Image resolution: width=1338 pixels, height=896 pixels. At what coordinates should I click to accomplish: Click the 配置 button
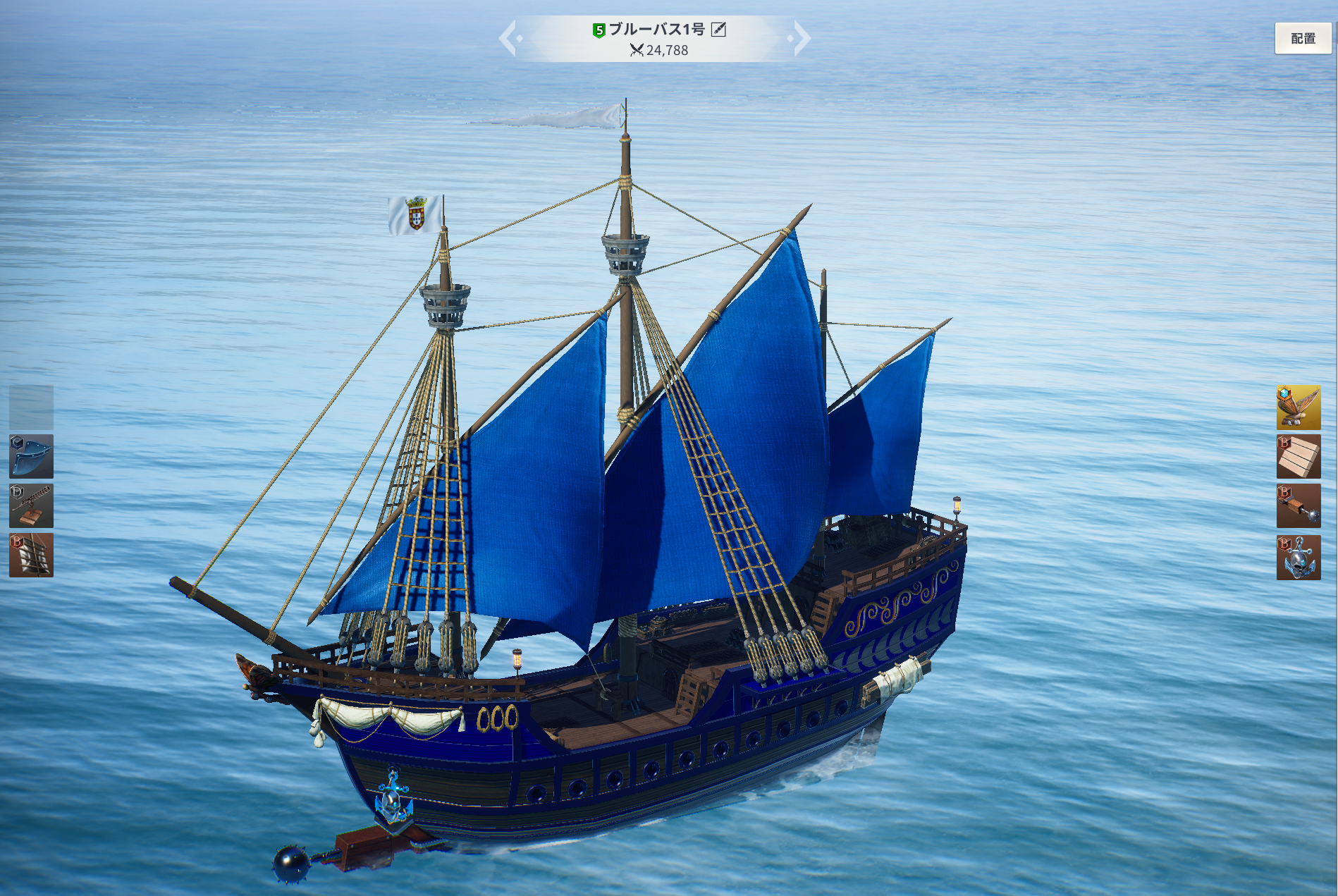tap(1302, 38)
